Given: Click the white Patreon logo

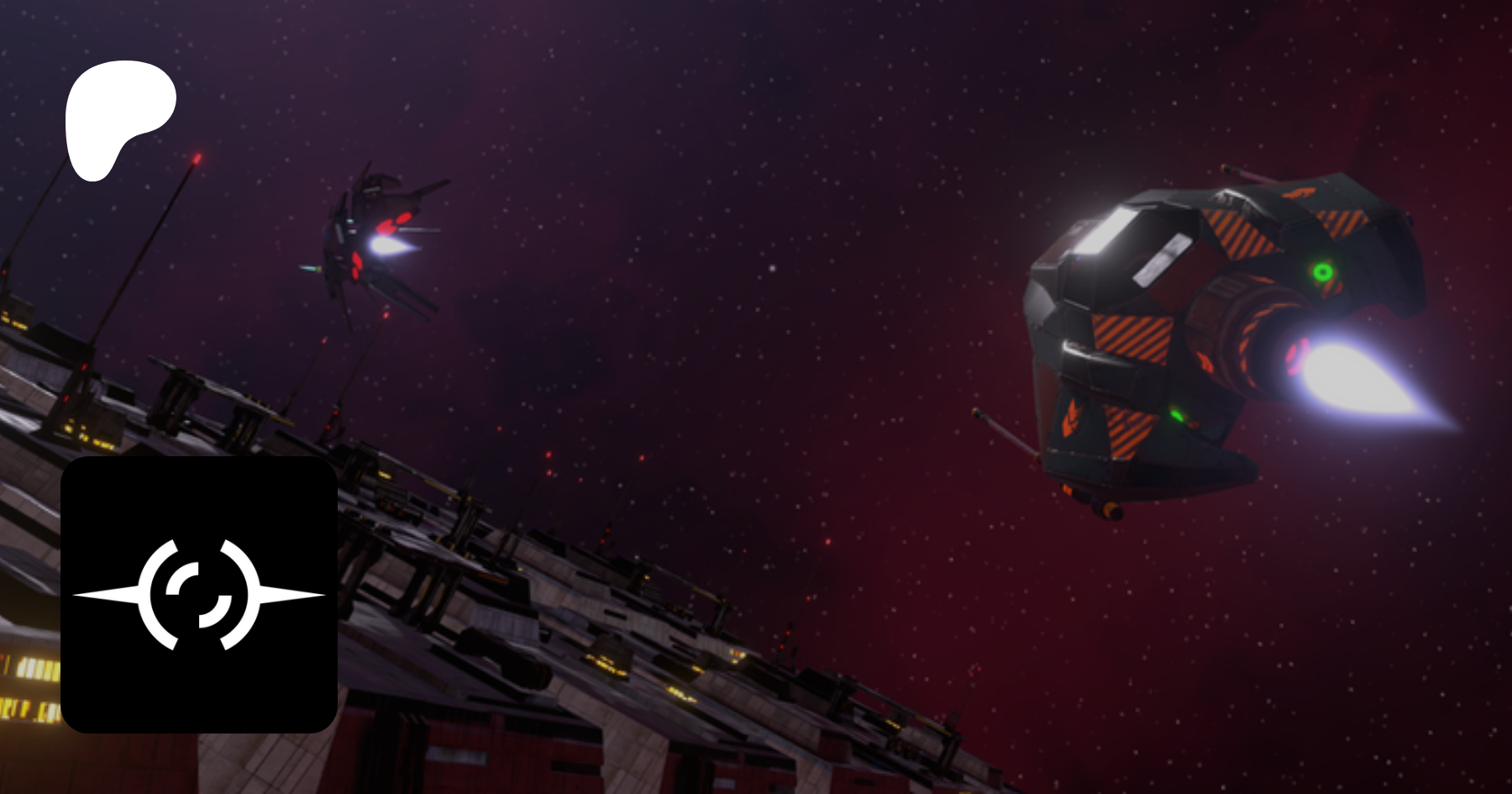Looking at the screenshot, I should [x=118, y=118].
